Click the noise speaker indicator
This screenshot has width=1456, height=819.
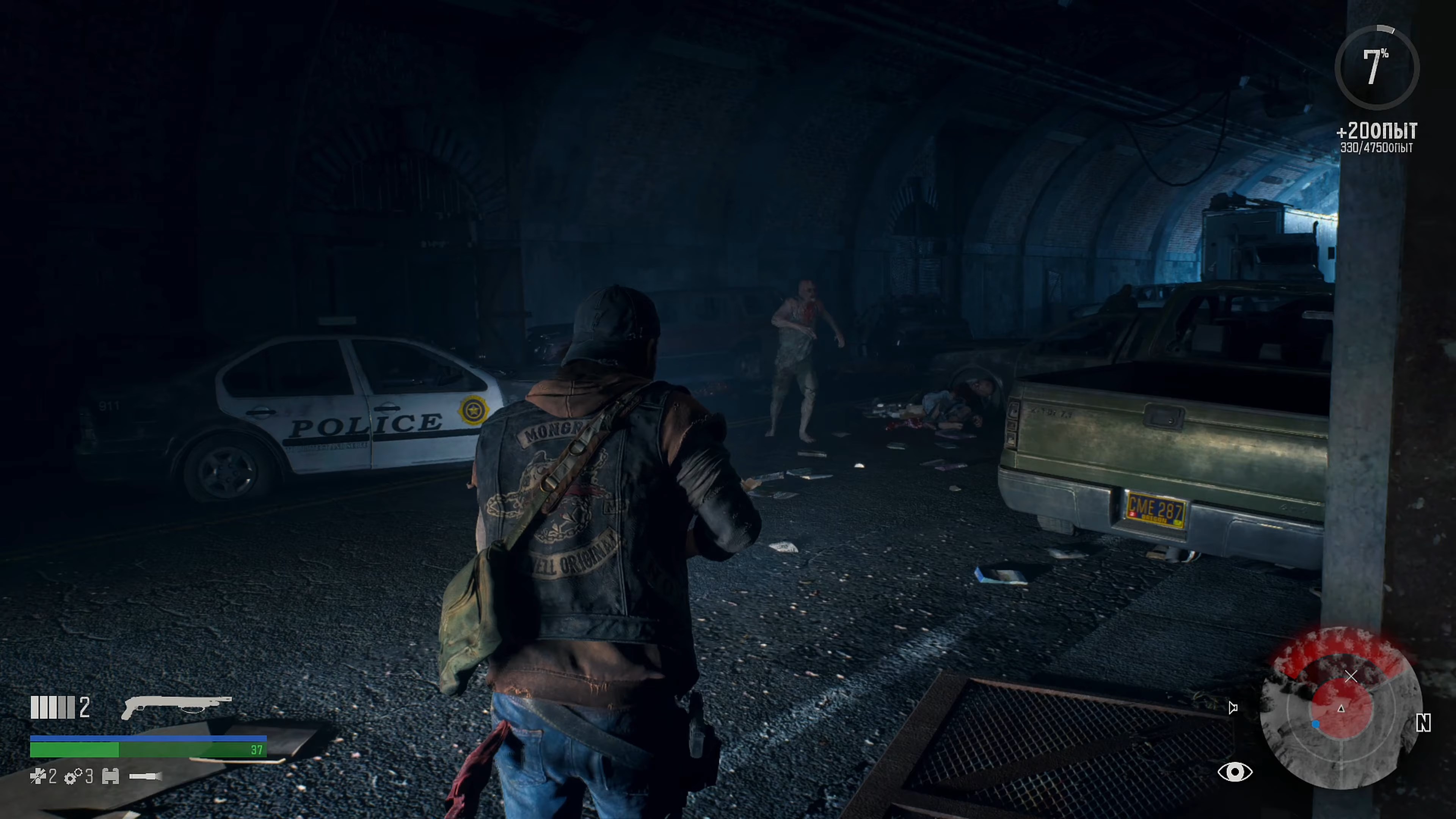click(x=1233, y=708)
